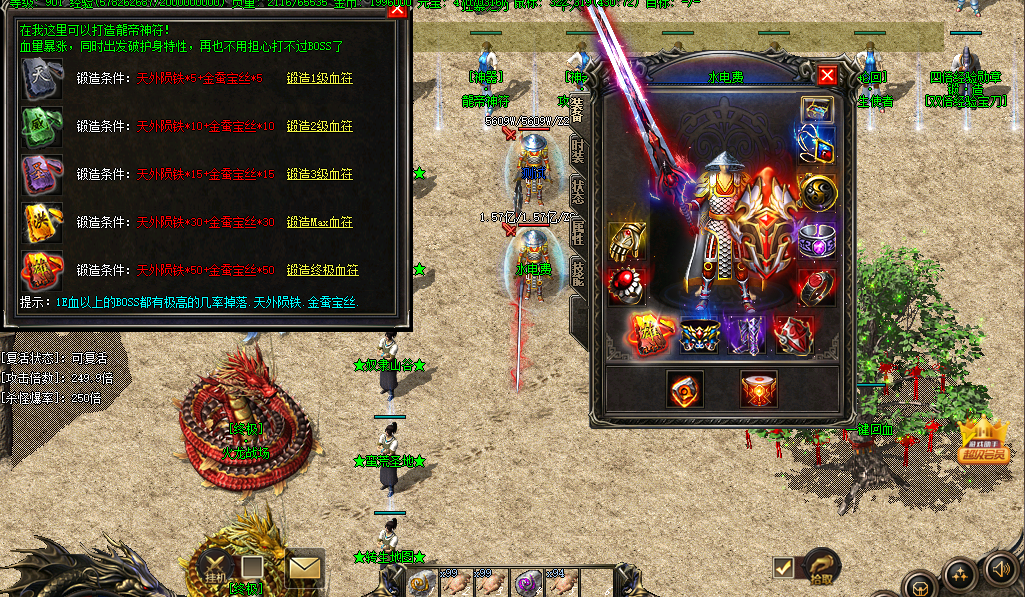Toggle the auto-pickup checkbox
This screenshot has width=1025, height=597.
[783, 567]
